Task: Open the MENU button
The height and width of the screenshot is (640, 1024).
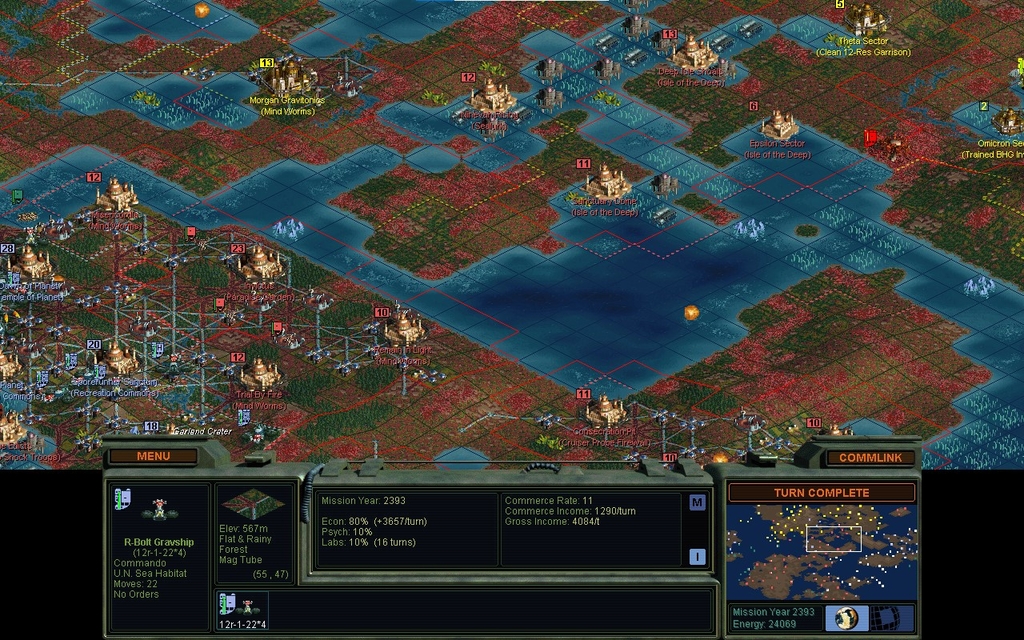Action: click(x=153, y=456)
